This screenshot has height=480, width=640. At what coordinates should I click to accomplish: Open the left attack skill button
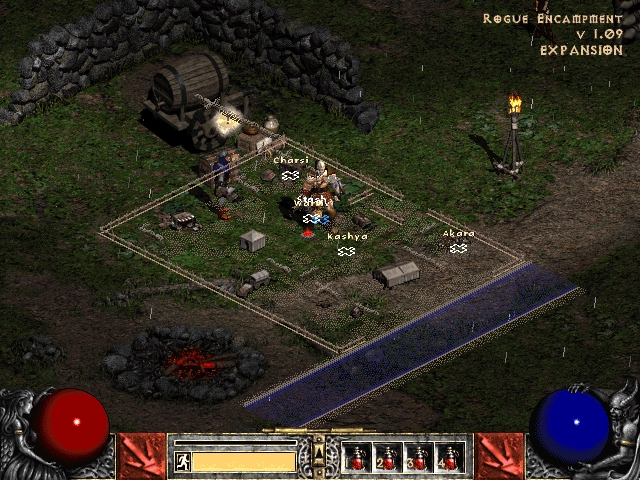tap(141, 456)
